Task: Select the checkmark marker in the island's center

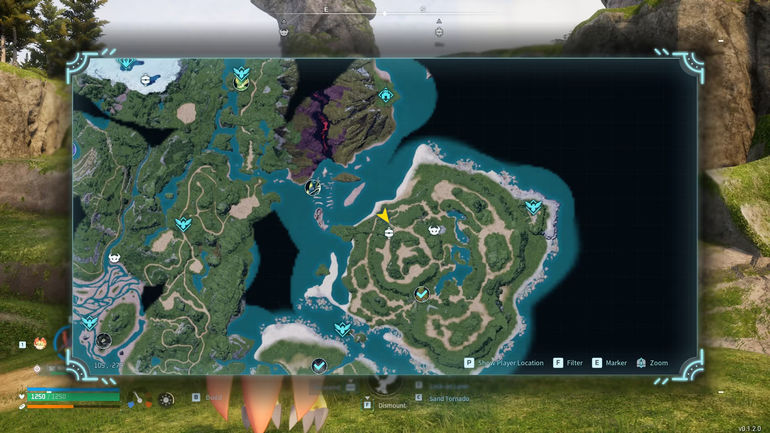Action: (422, 294)
